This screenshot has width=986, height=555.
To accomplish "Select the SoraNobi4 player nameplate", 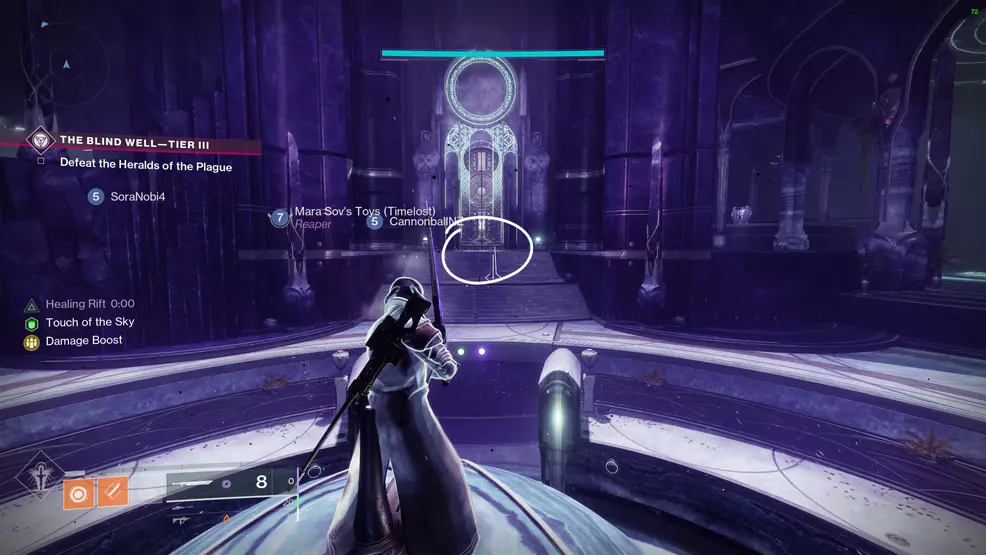I will tap(126, 197).
